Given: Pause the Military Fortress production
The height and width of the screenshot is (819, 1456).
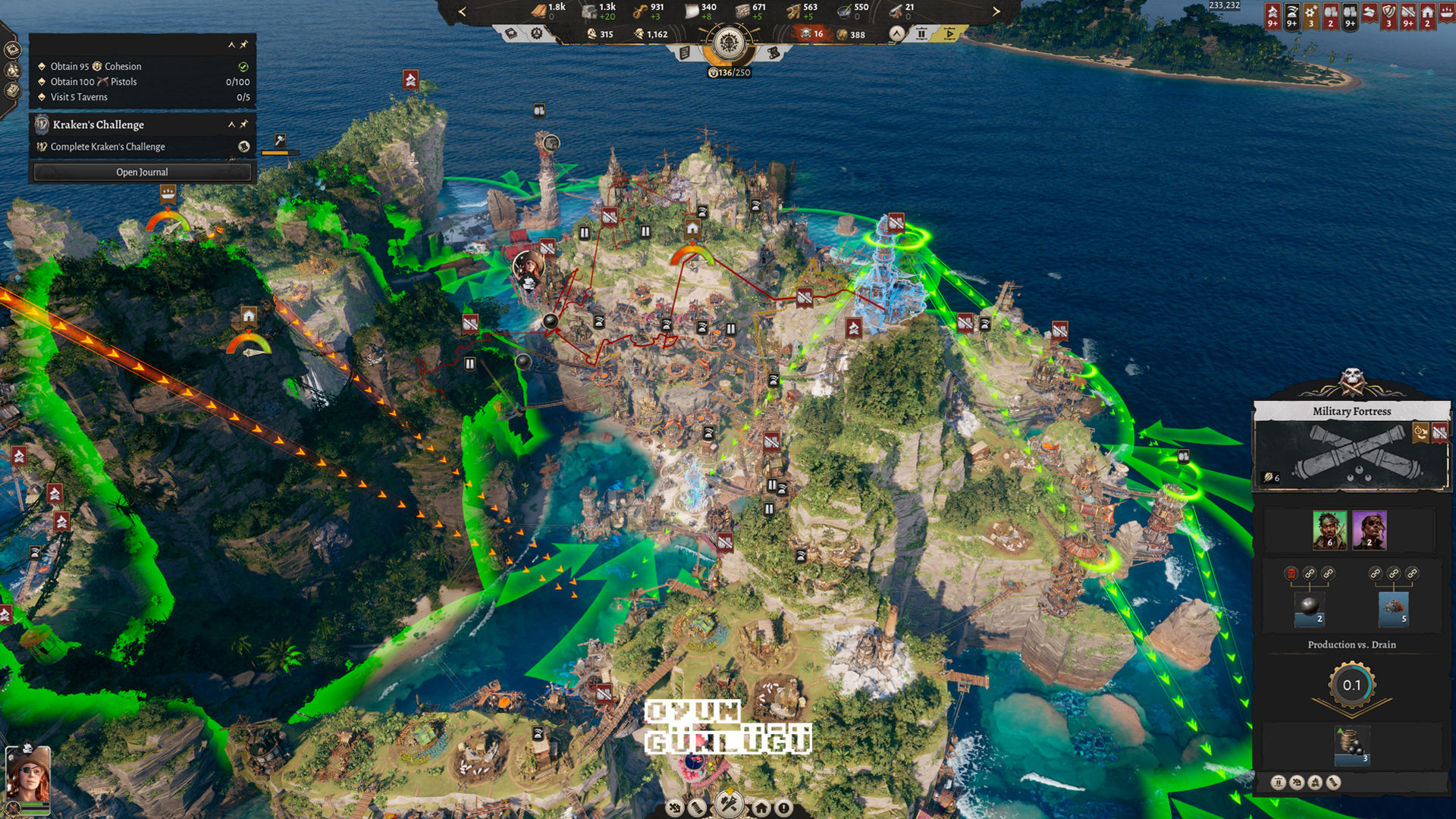Looking at the screenshot, I should [1279, 783].
